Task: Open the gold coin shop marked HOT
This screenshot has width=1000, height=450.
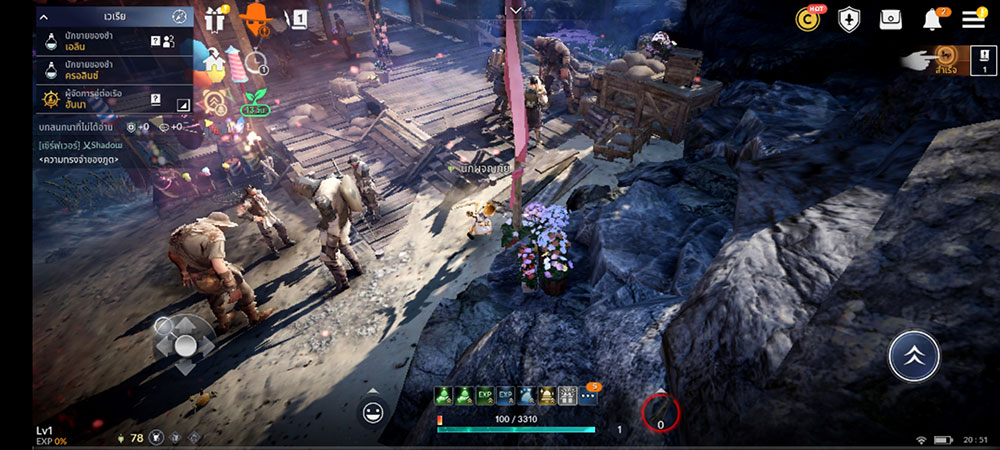Action: tap(808, 18)
